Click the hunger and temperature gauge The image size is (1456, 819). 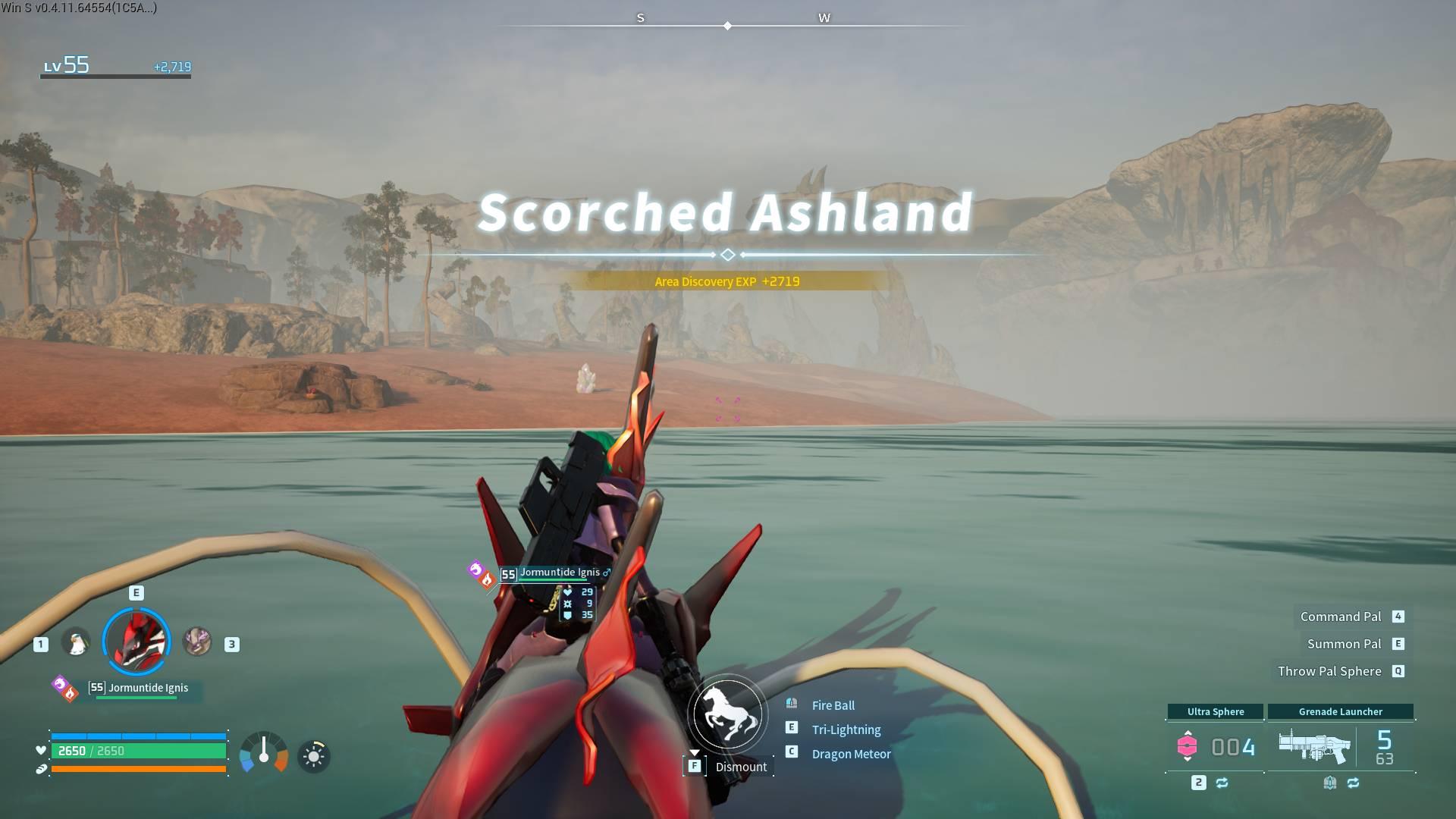(x=264, y=753)
